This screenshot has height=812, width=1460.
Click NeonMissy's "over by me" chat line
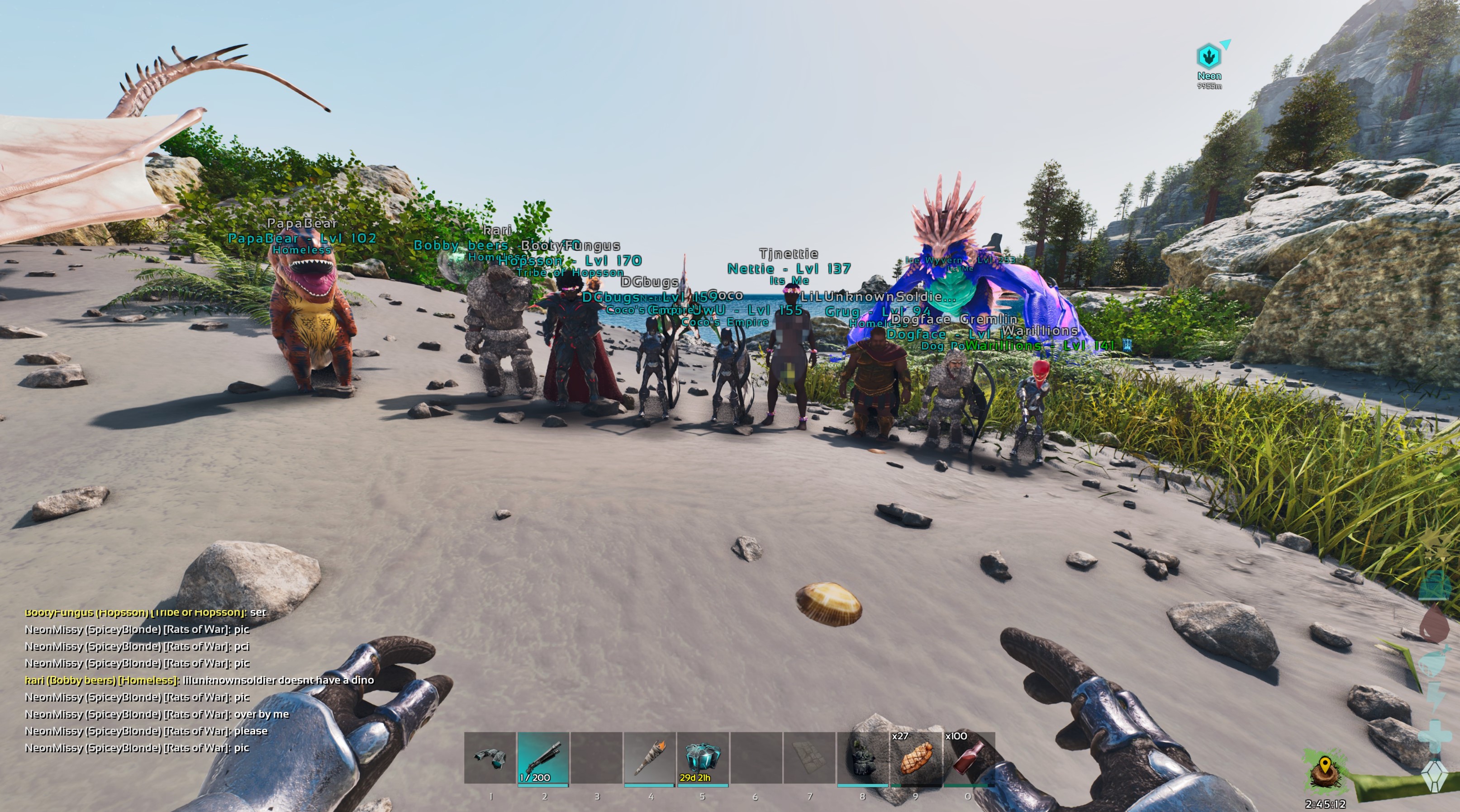tap(157, 714)
